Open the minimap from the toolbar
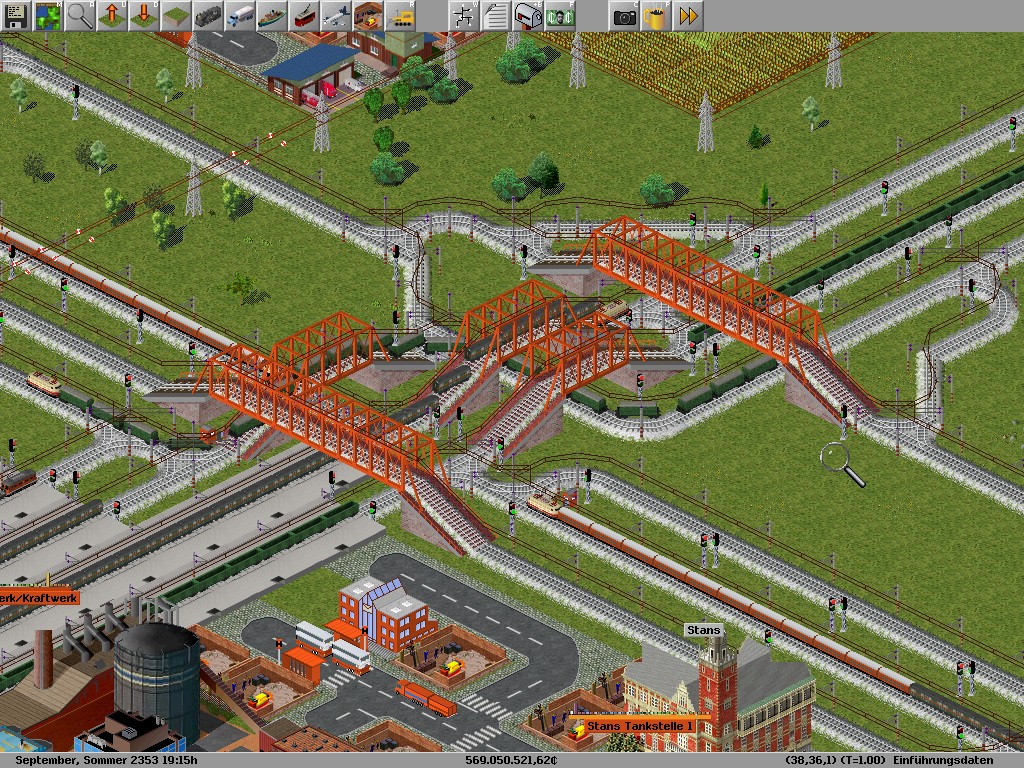The width and height of the screenshot is (1024, 768). (x=48, y=16)
